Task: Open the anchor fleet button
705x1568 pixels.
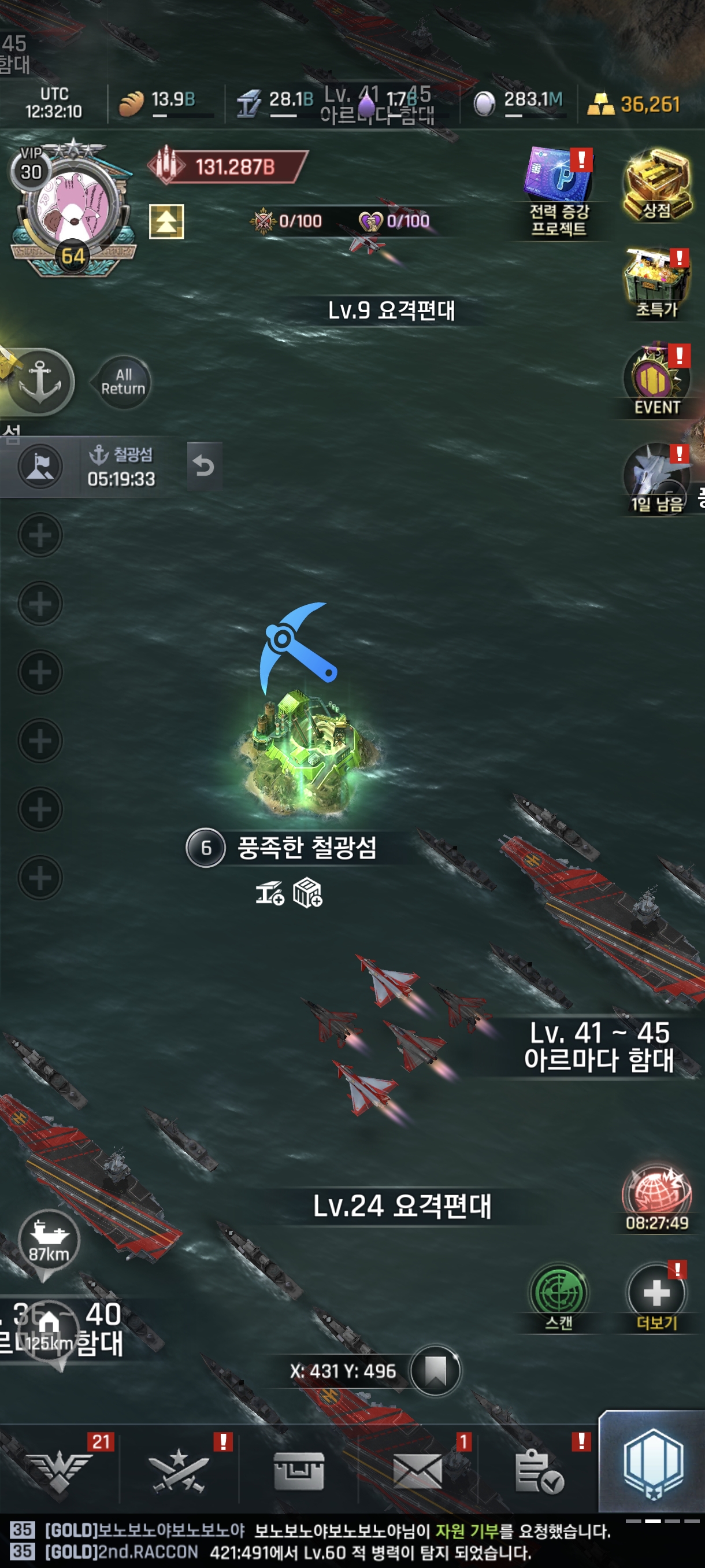Action: tap(40, 382)
